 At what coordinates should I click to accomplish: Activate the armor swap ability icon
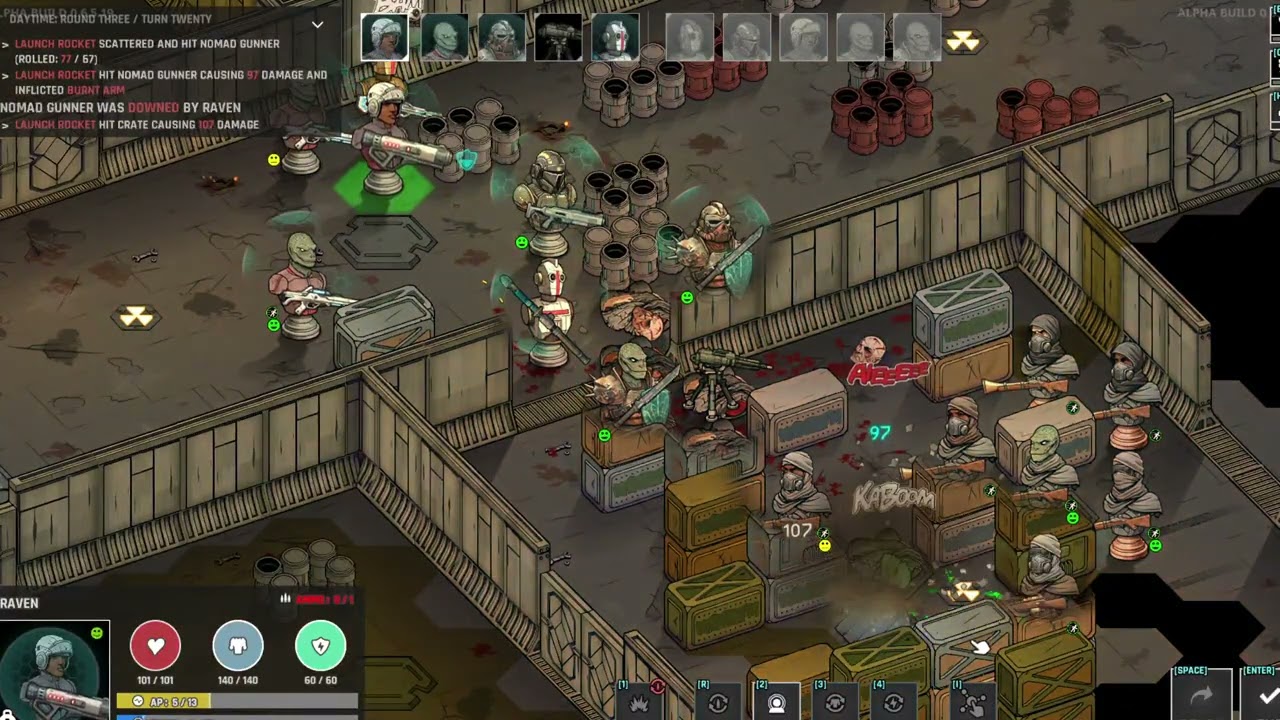point(835,702)
